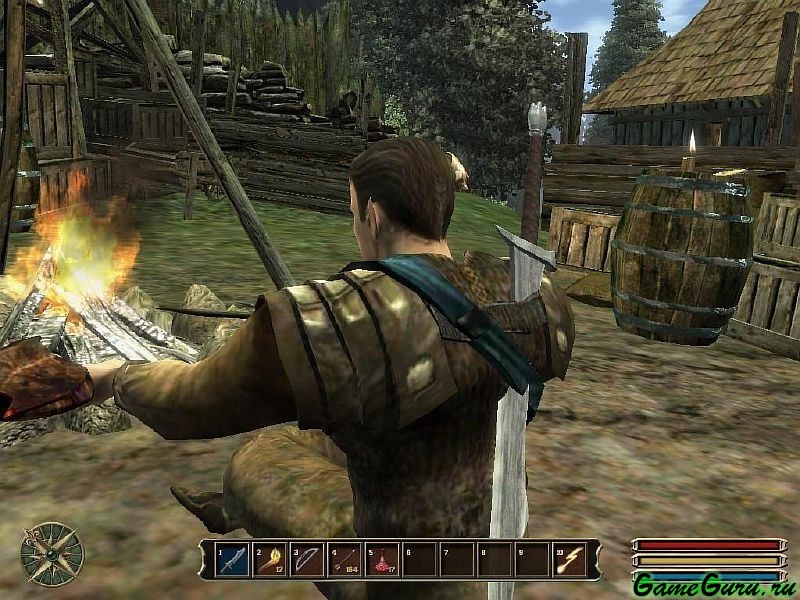Choose the bow in the quick slot bar

click(x=308, y=560)
